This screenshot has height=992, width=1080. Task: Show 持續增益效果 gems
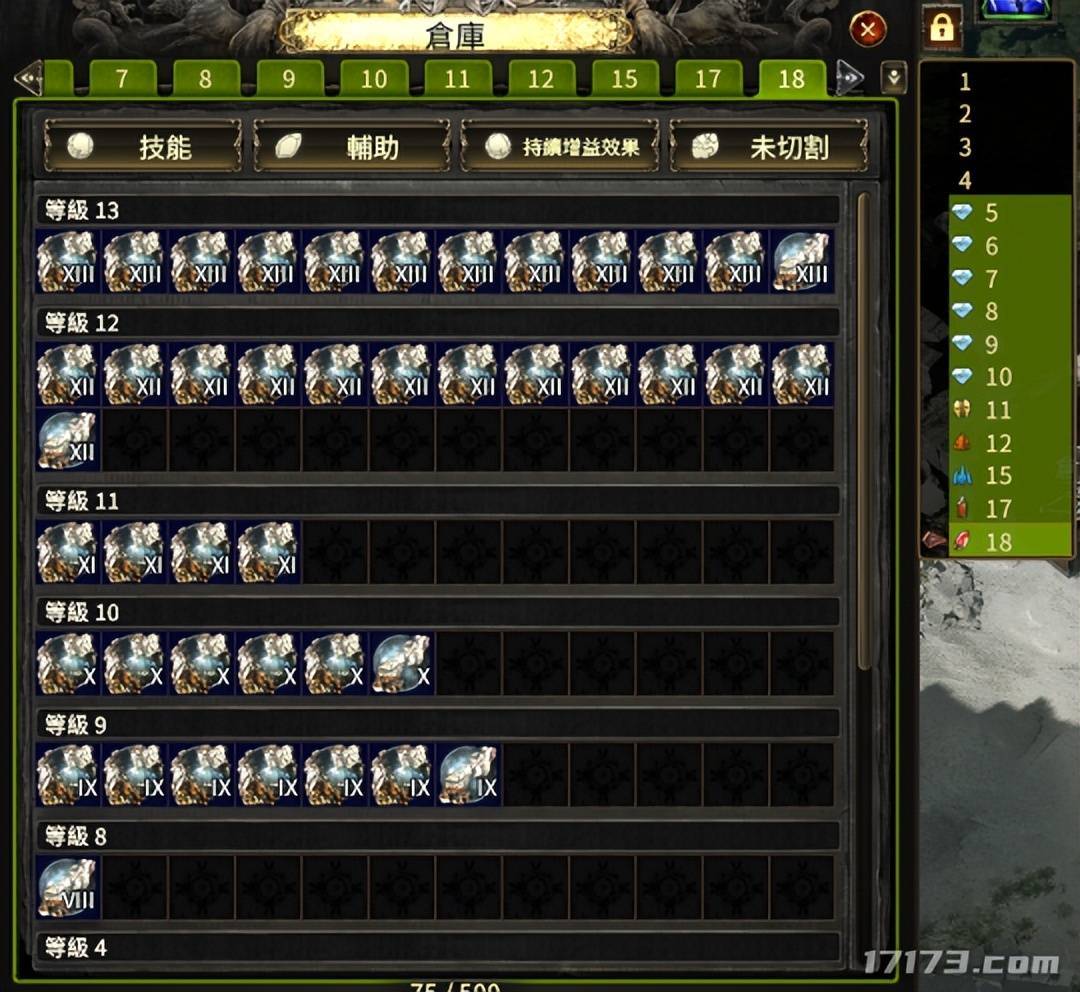tap(560, 147)
